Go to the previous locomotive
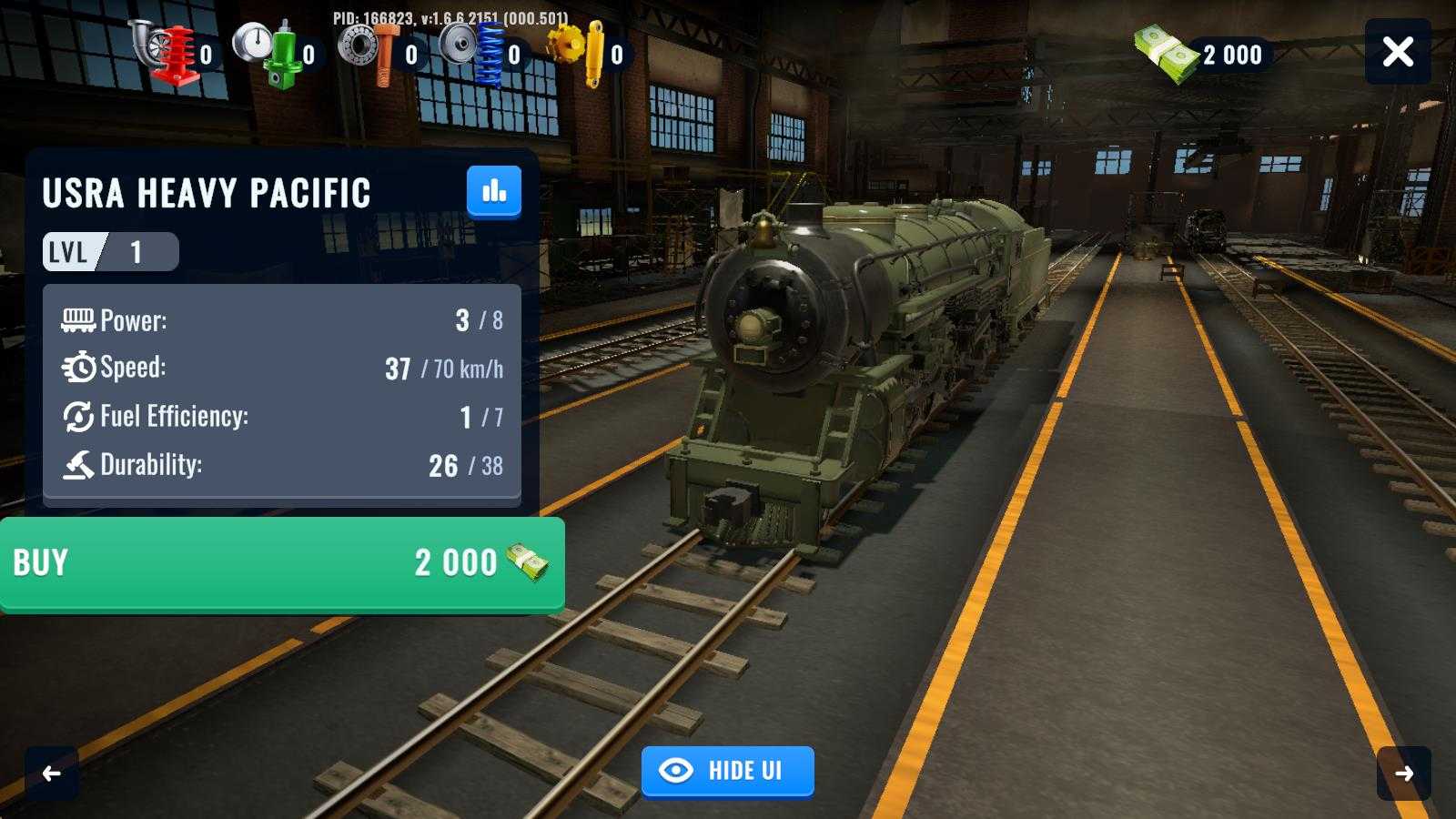 [x=52, y=773]
